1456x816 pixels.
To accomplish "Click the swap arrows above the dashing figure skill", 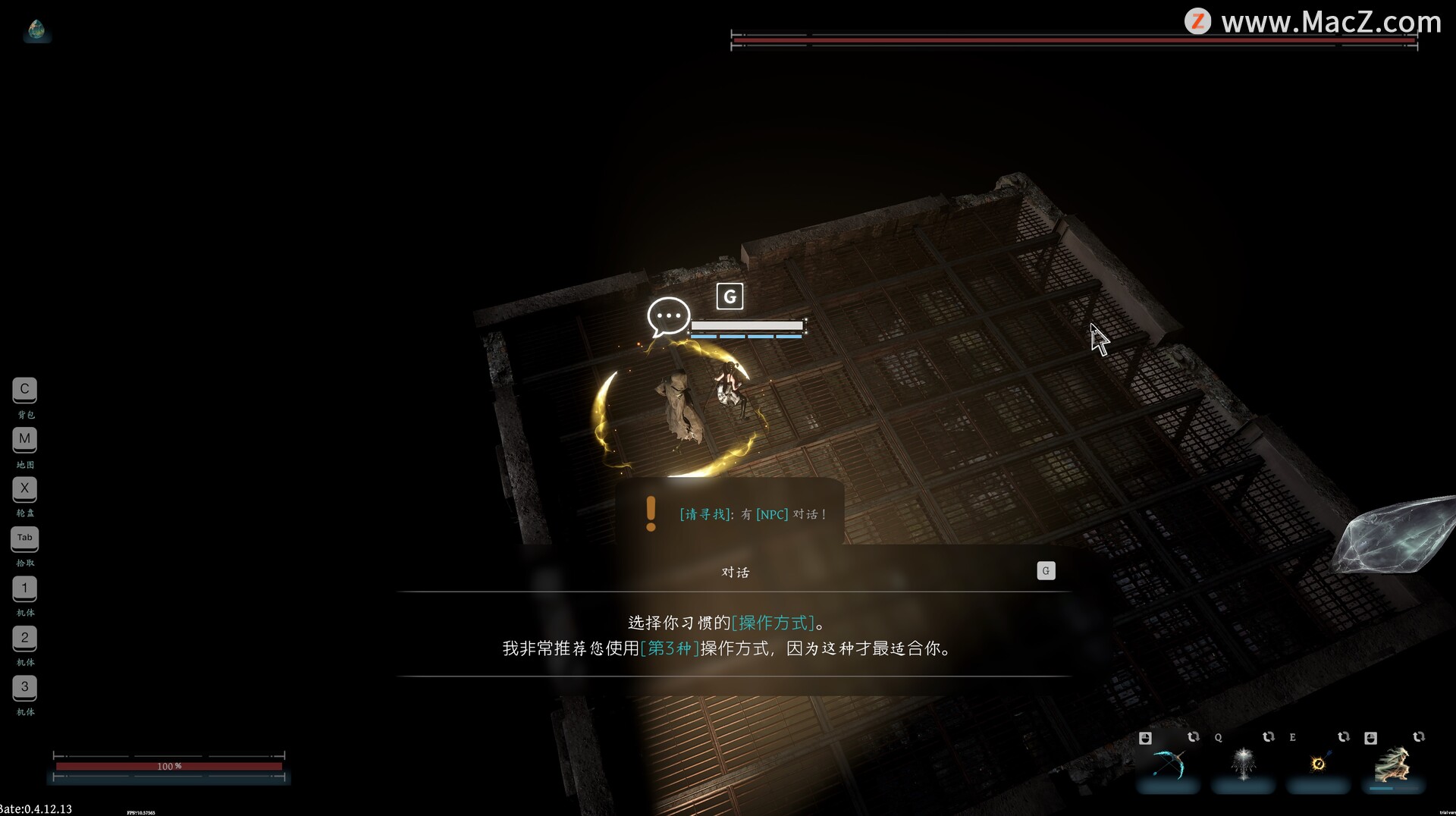I will [x=1418, y=737].
